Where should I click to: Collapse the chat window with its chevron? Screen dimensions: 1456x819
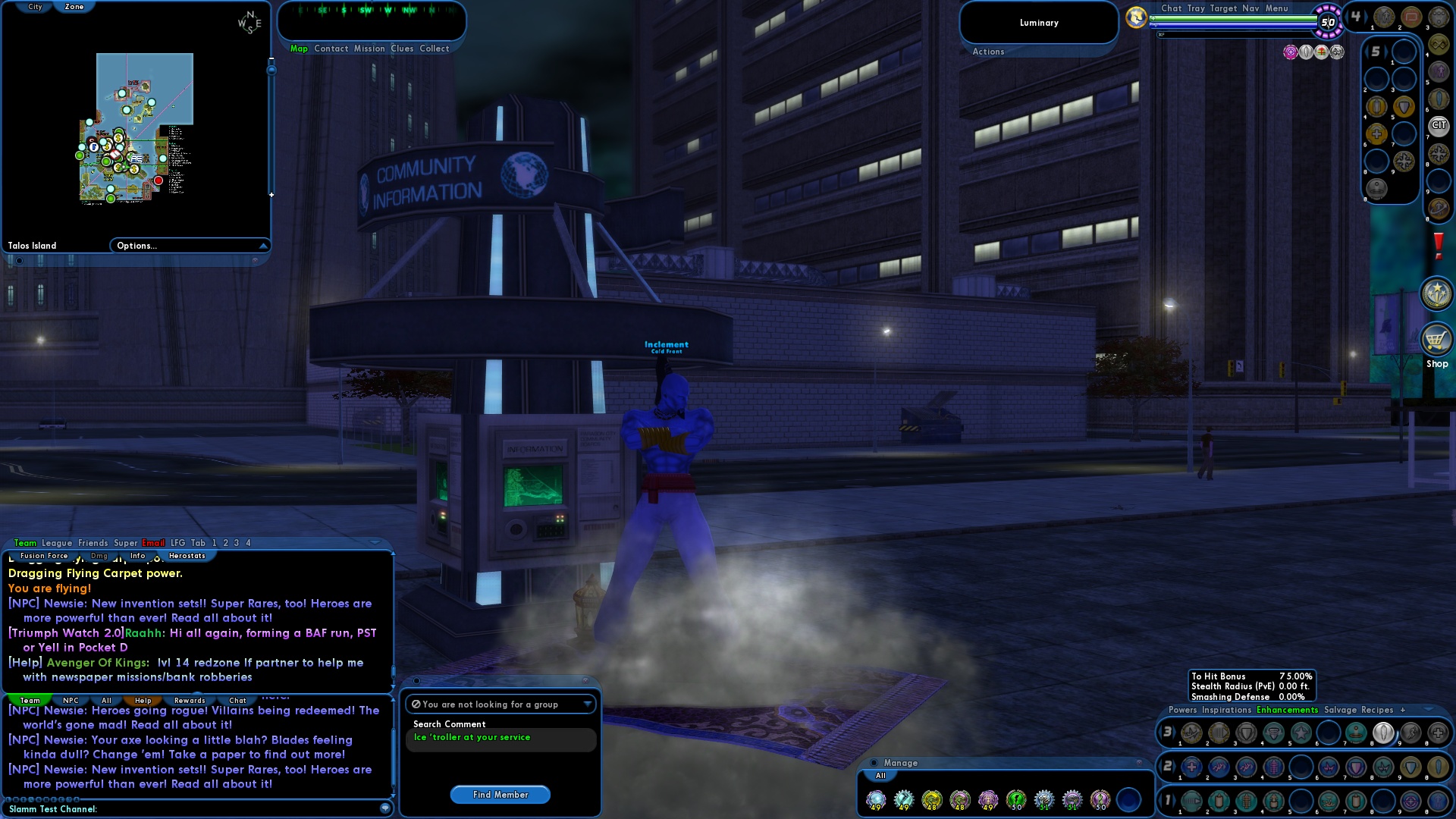point(375,542)
